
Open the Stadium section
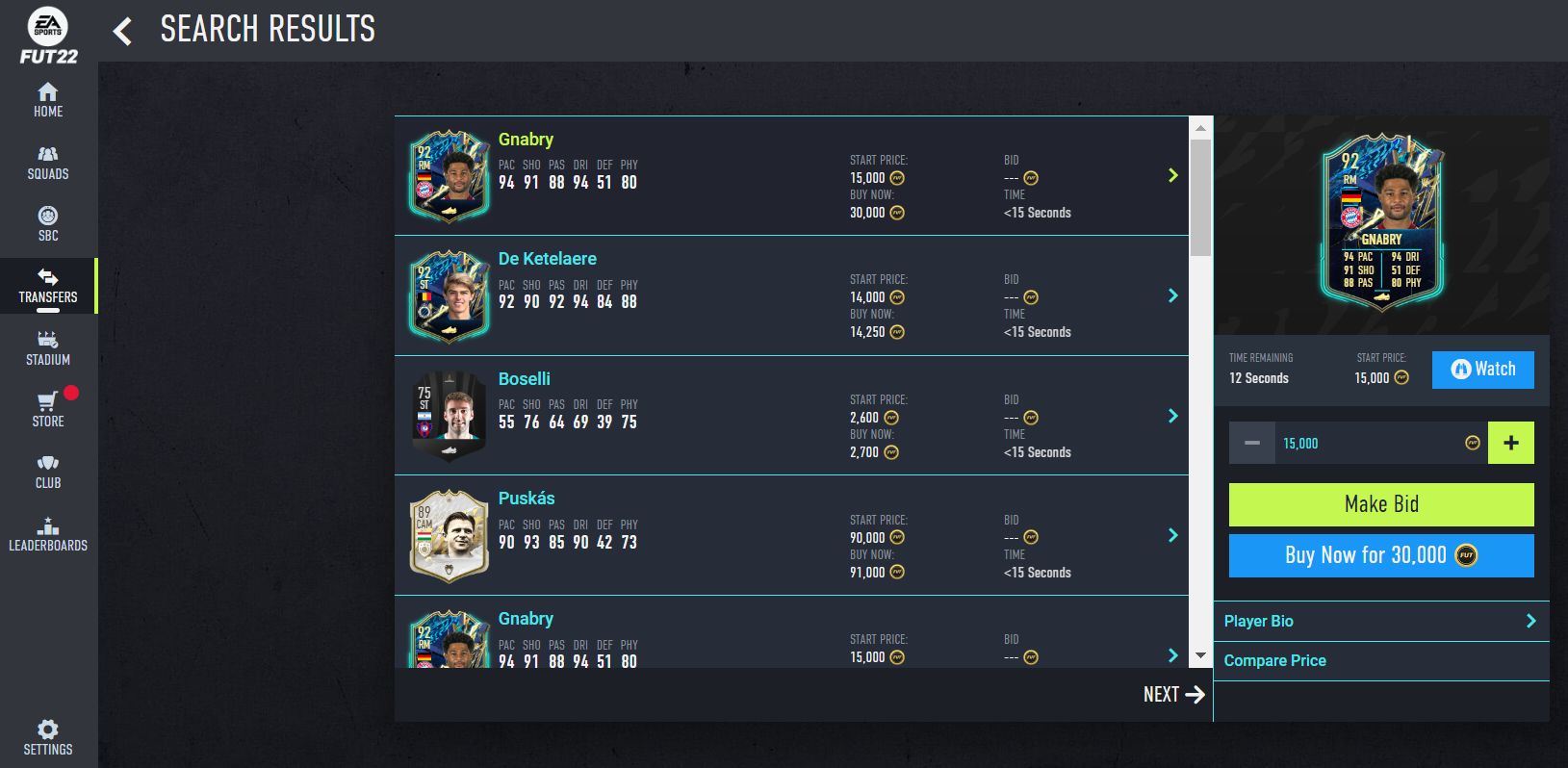(47, 346)
